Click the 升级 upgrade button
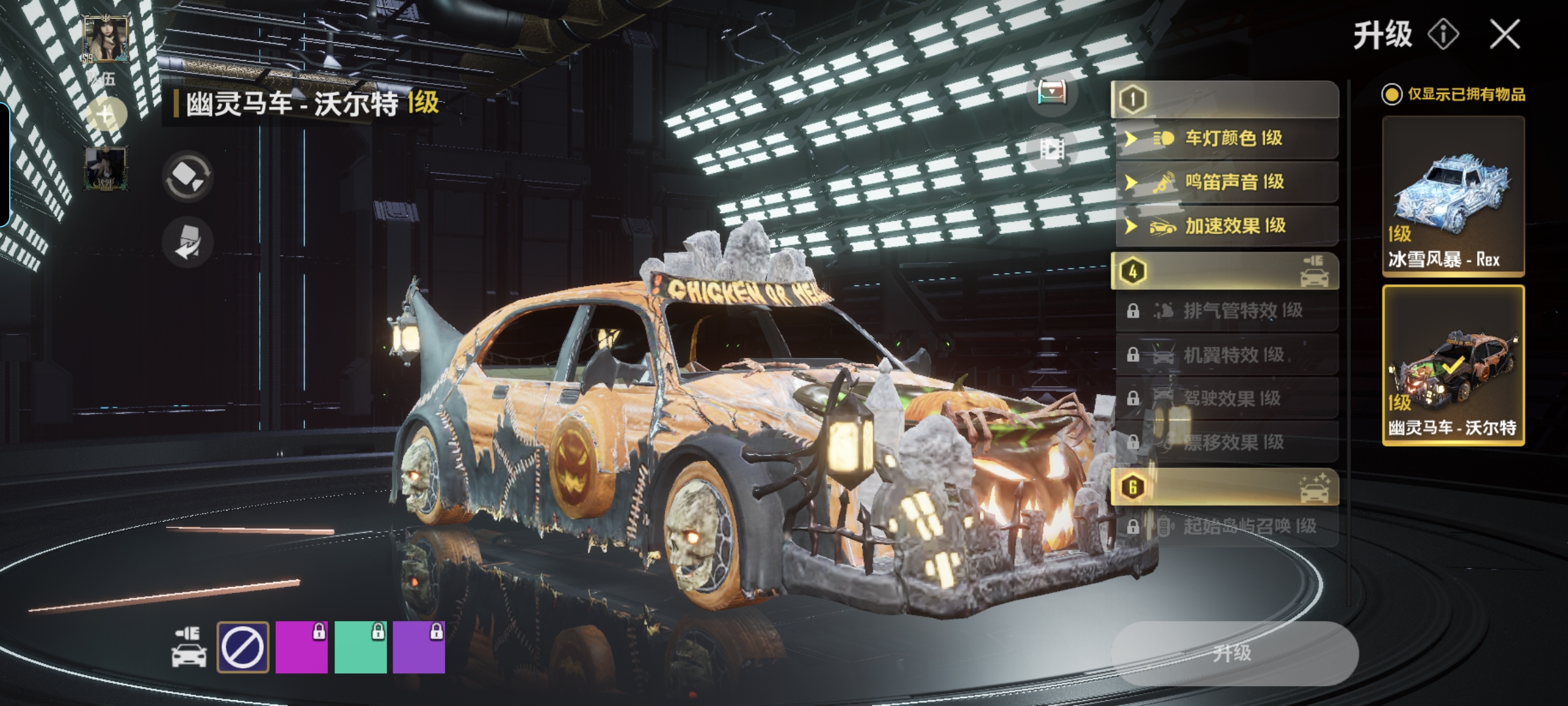 click(1233, 652)
